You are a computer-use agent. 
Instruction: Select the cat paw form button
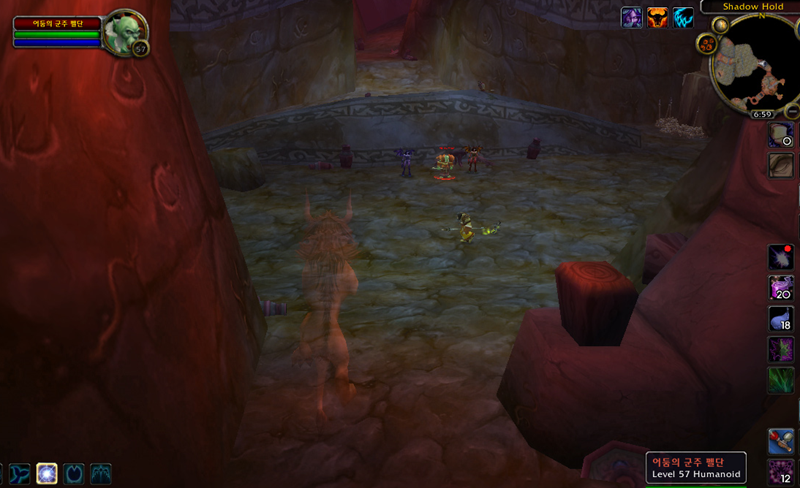(74, 473)
